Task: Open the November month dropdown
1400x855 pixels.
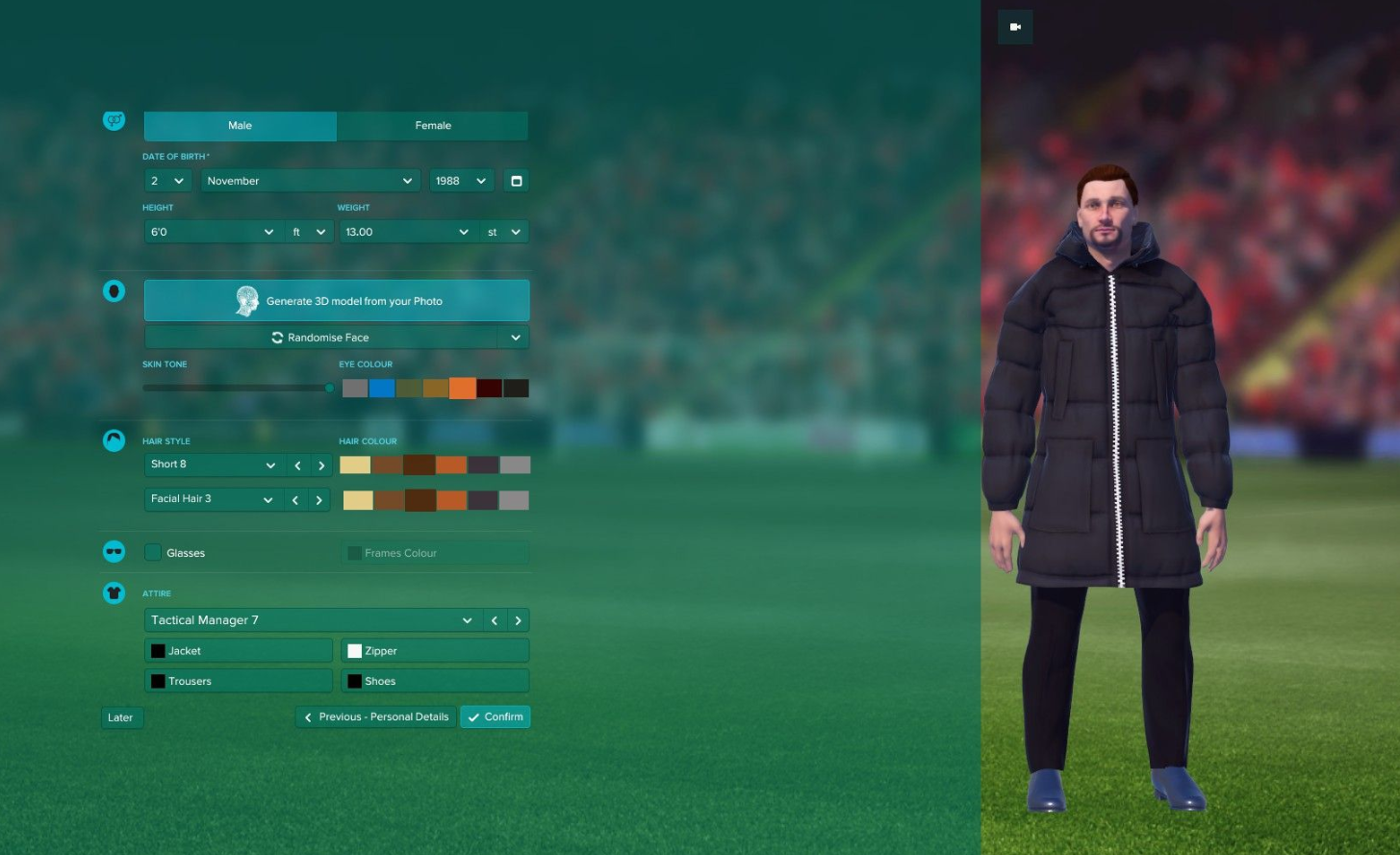Action: (310, 180)
